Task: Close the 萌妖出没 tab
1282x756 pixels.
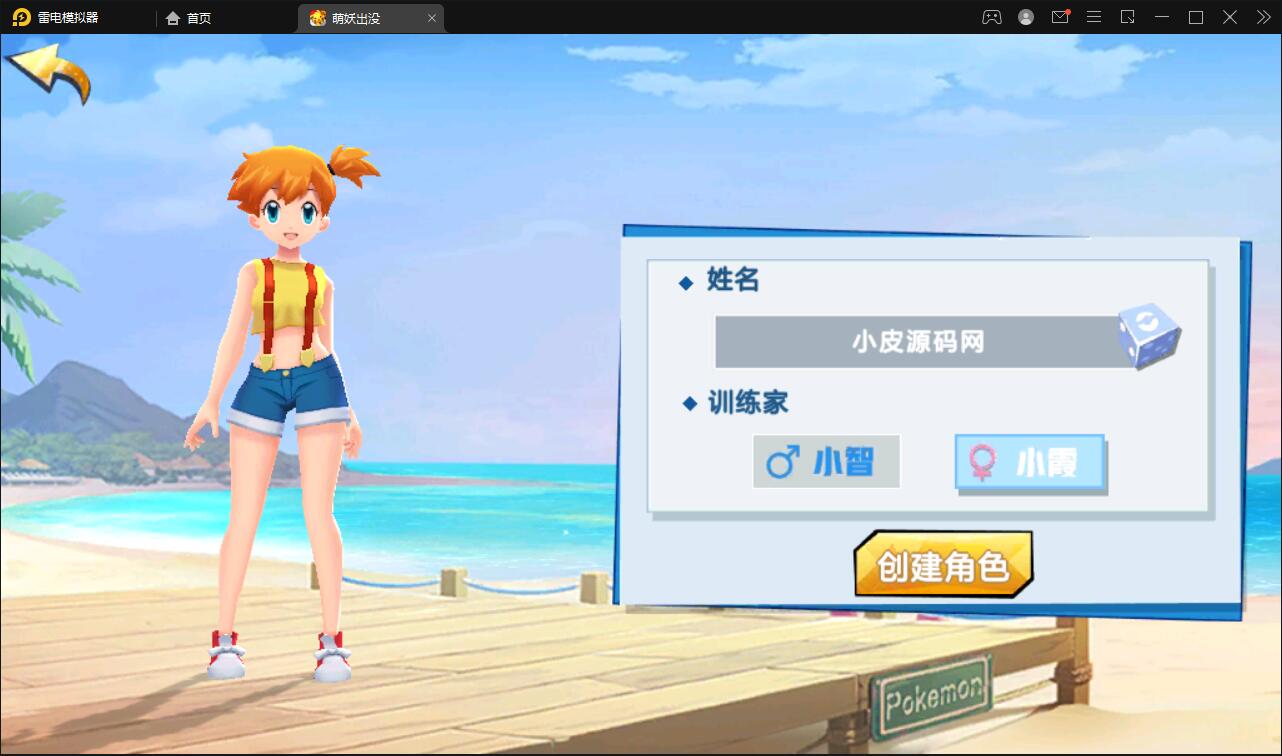Action: [x=431, y=17]
